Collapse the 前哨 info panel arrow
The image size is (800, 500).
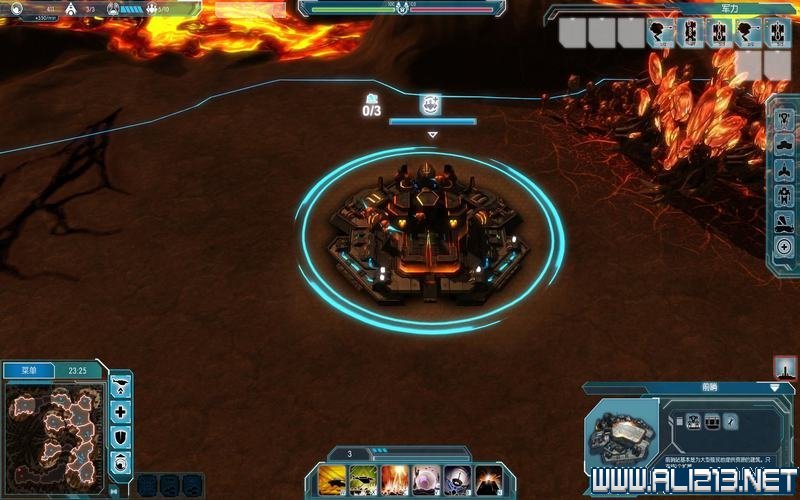774,387
